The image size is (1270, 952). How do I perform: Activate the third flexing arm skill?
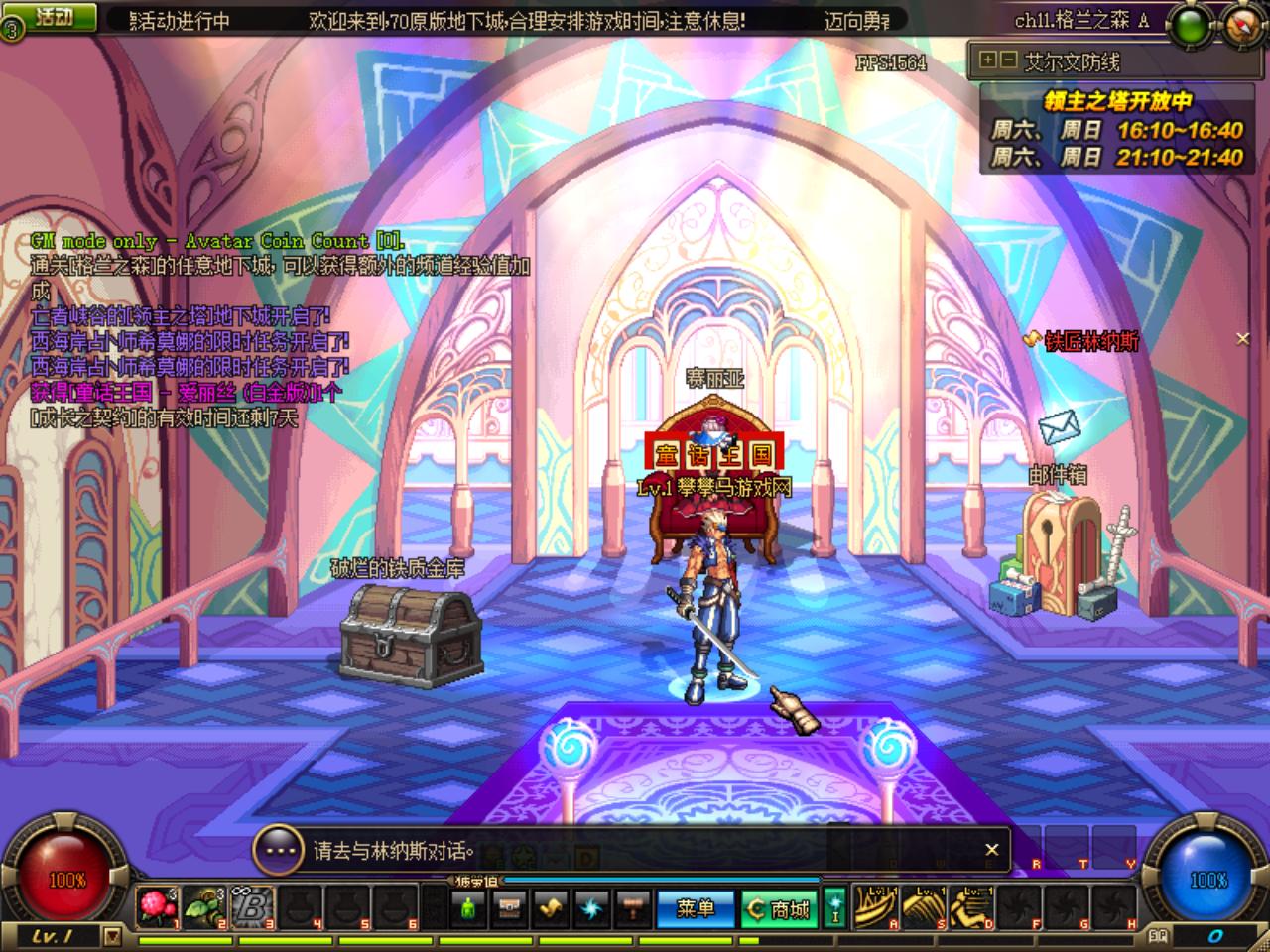tap(970, 907)
